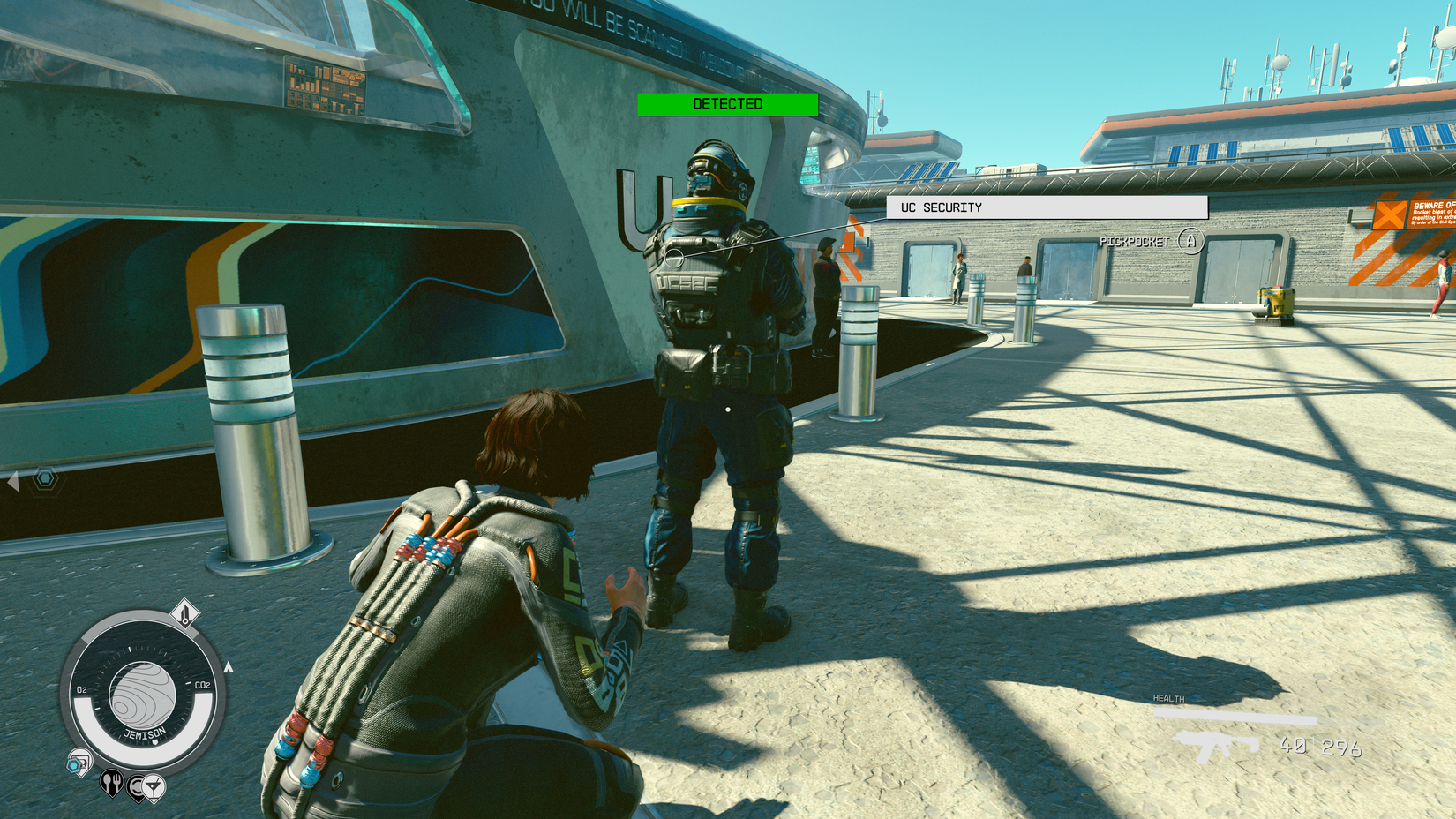Image resolution: width=1456 pixels, height=819 pixels.
Task: Click the white weapon silhouette icon
Action: [x=1218, y=748]
